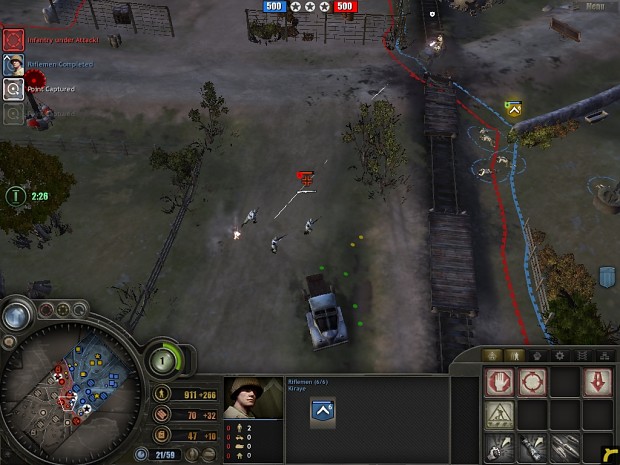Select the blue shield marker on right edge
The height and width of the screenshot is (465, 620).
coord(606,275)
